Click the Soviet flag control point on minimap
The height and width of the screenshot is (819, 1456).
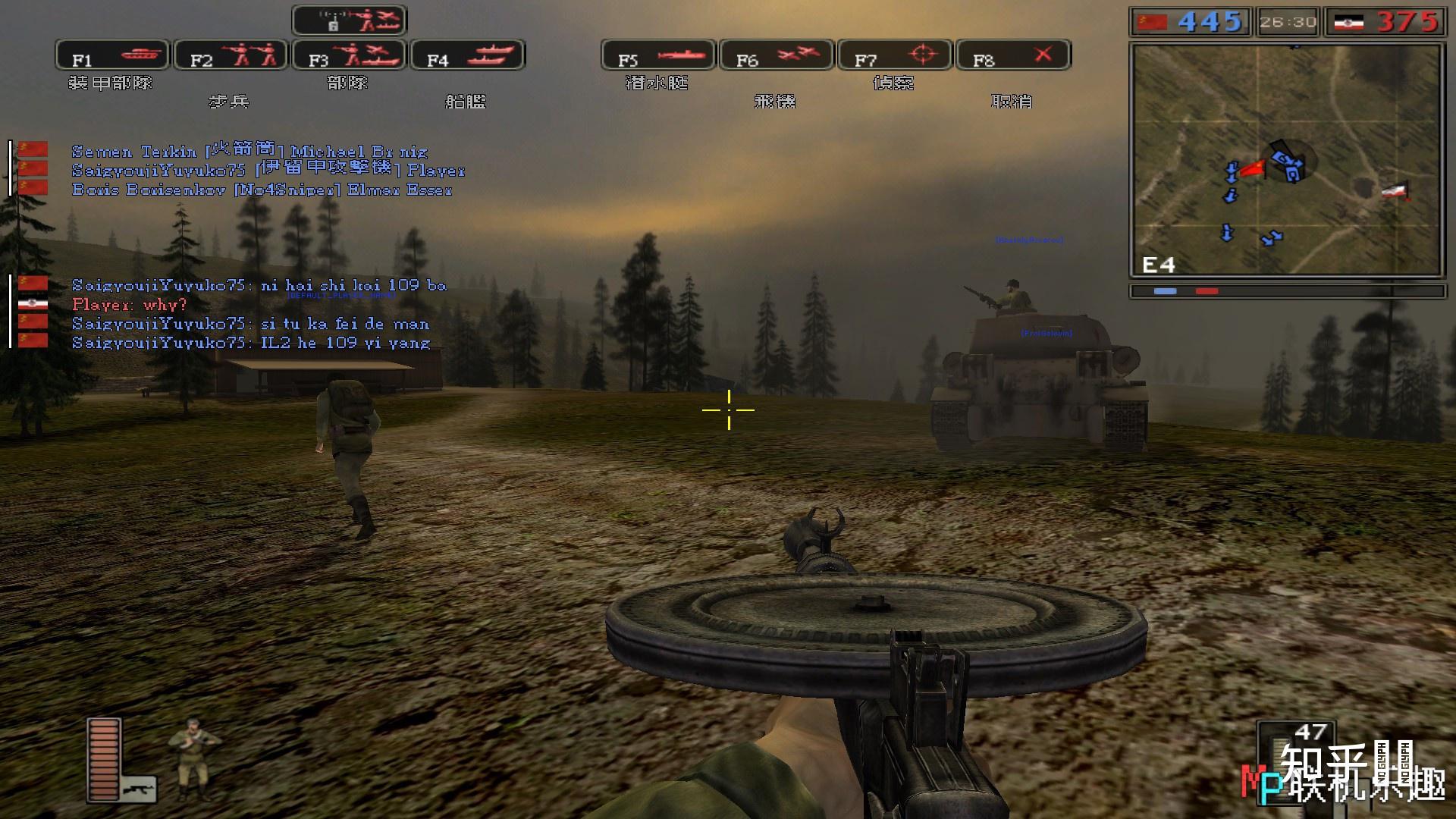click(x=1253, y=168)
